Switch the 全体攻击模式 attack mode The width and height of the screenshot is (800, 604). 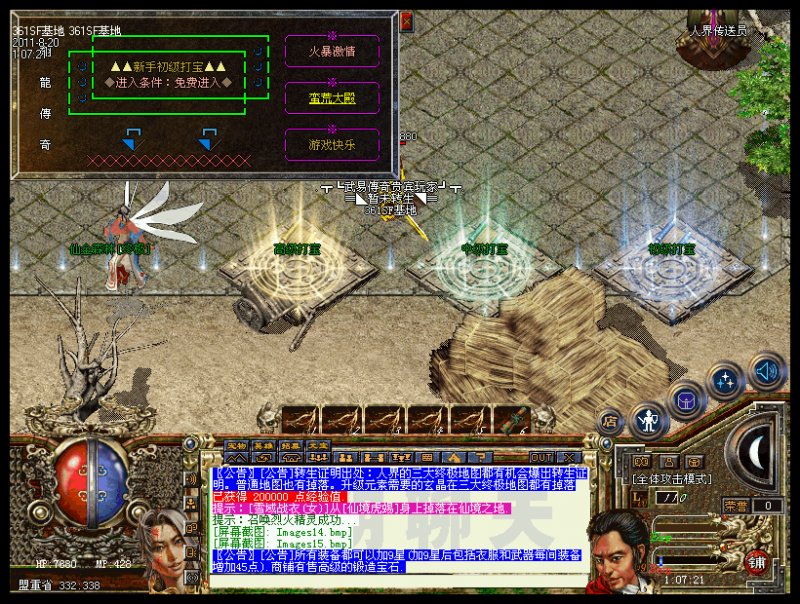672,479
